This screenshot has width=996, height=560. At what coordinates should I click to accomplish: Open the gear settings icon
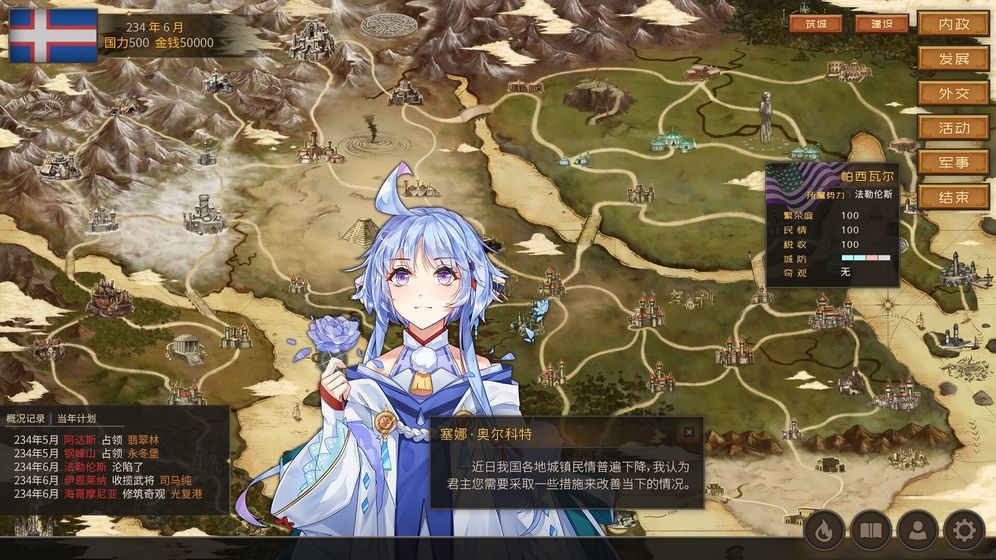965,530
